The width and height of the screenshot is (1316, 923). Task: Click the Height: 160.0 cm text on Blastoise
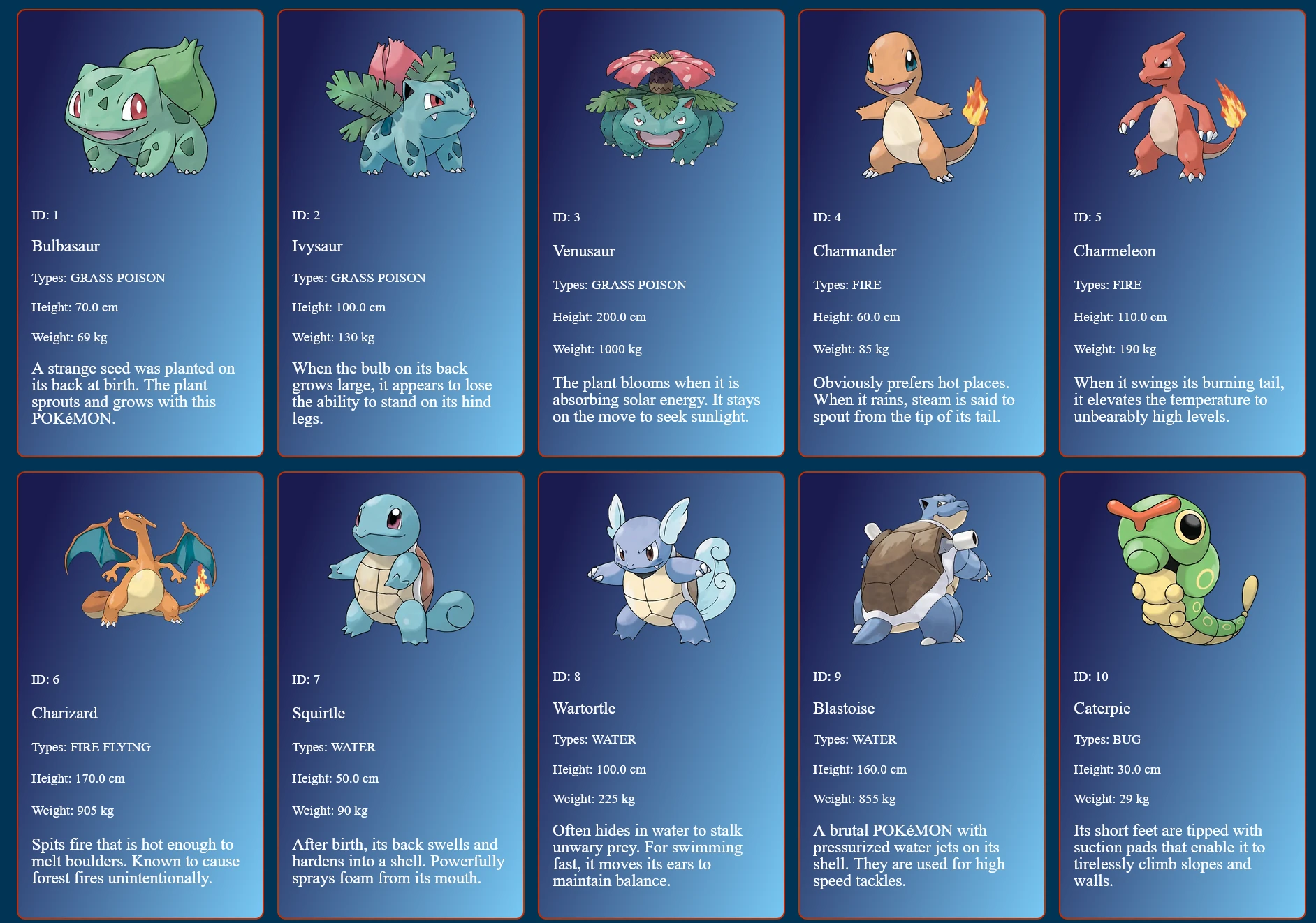coord(859,769)
